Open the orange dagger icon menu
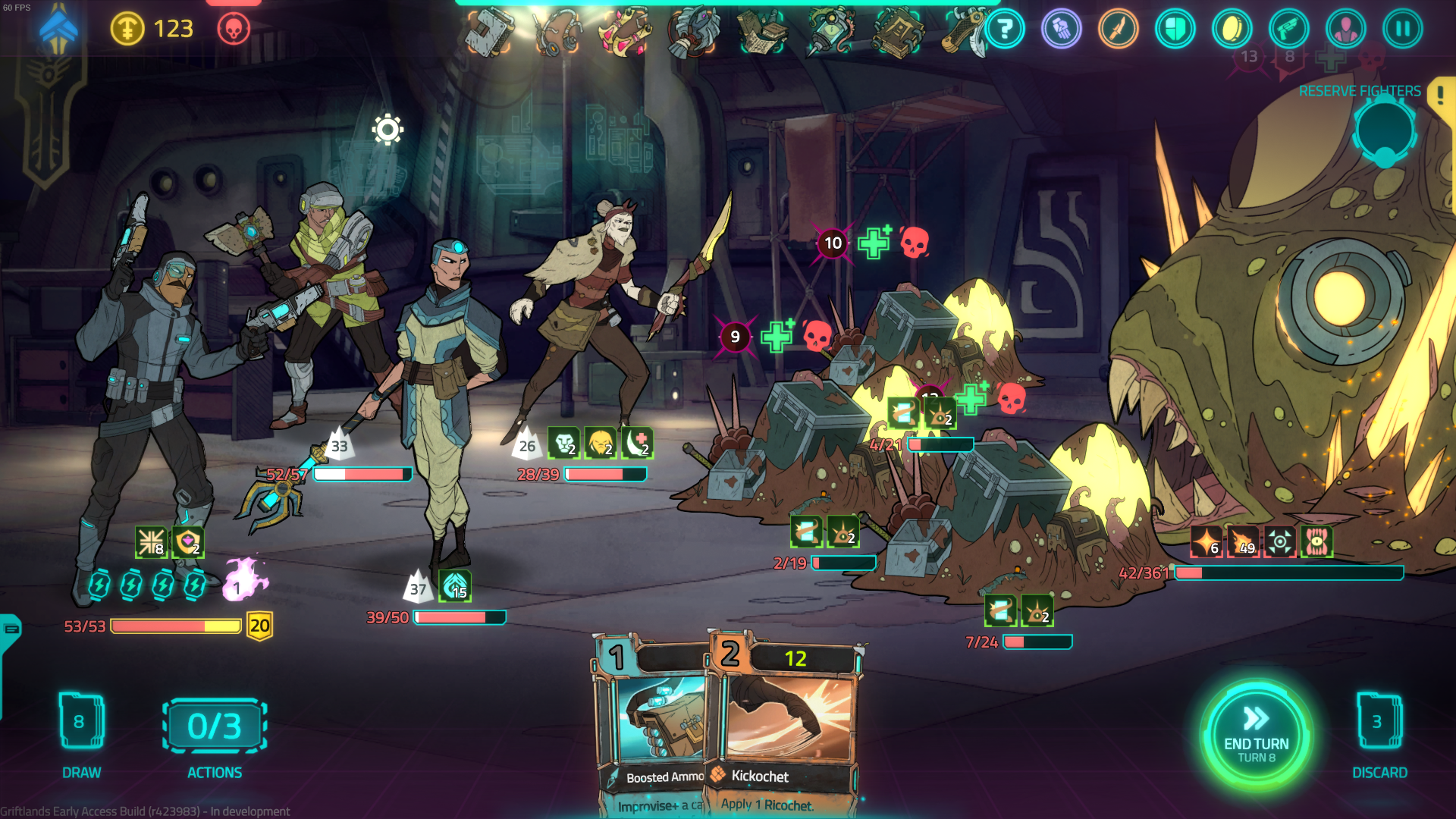Viewport: 1456px width, 819px height. click(1119, 30)
